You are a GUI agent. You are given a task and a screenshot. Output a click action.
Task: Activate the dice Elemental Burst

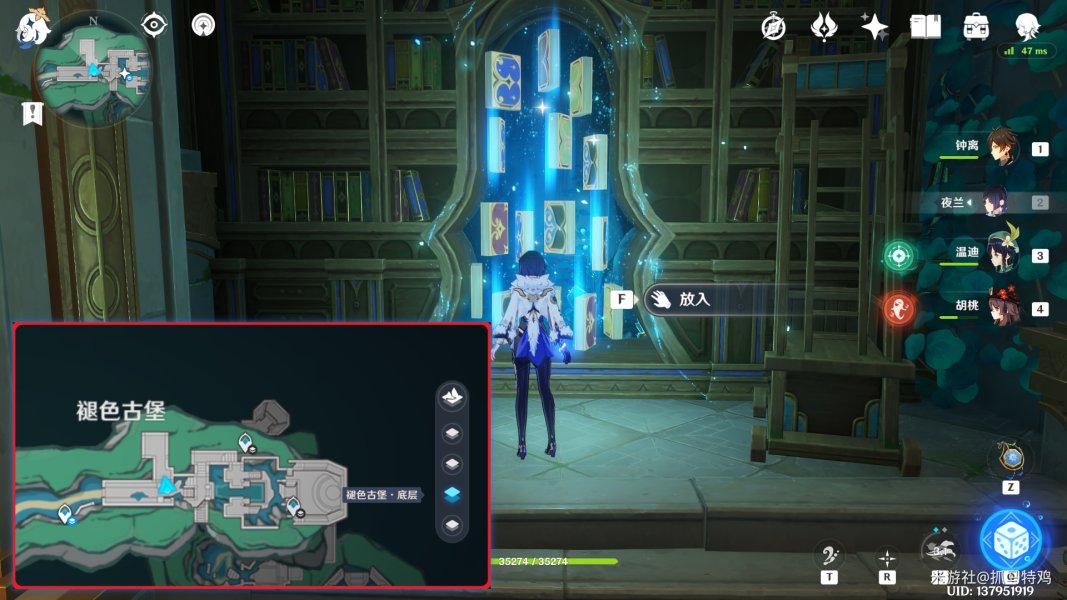point(1011,540)
